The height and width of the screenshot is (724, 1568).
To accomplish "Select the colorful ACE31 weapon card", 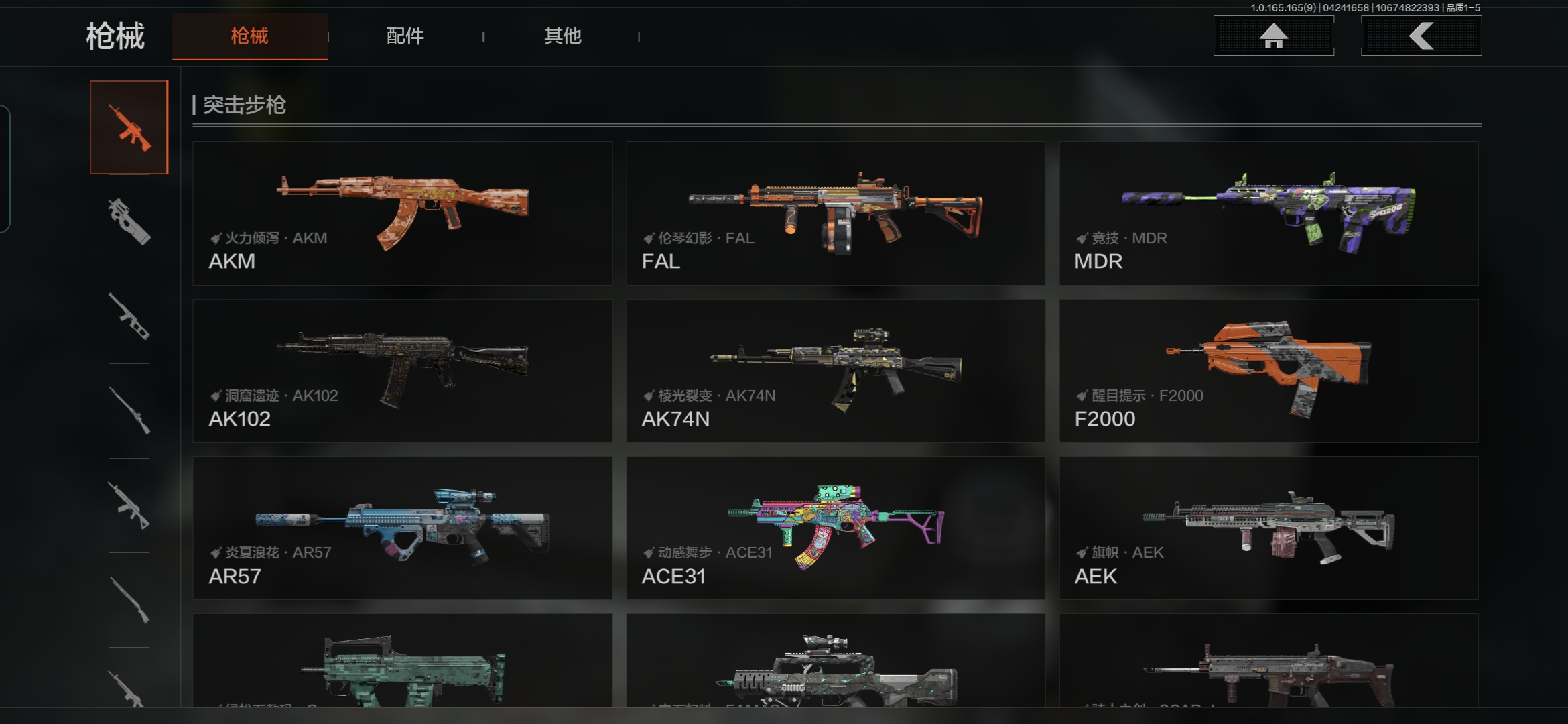I will pos(836,528).
